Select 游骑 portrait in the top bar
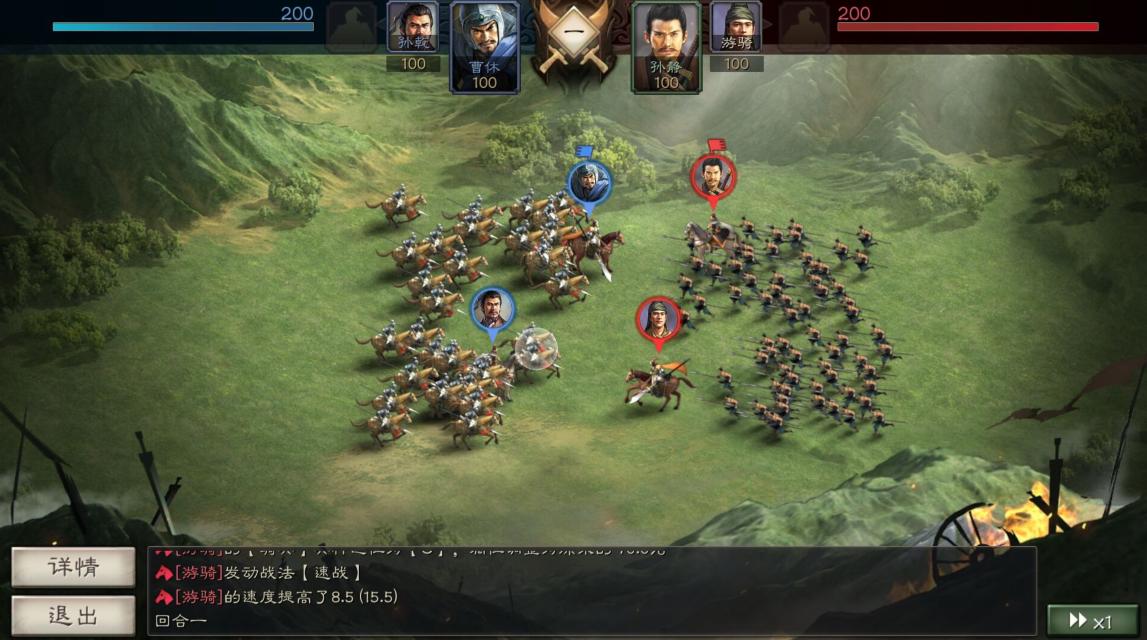Viewport: 1147px width, 640px height. click(x=736, y=28)
